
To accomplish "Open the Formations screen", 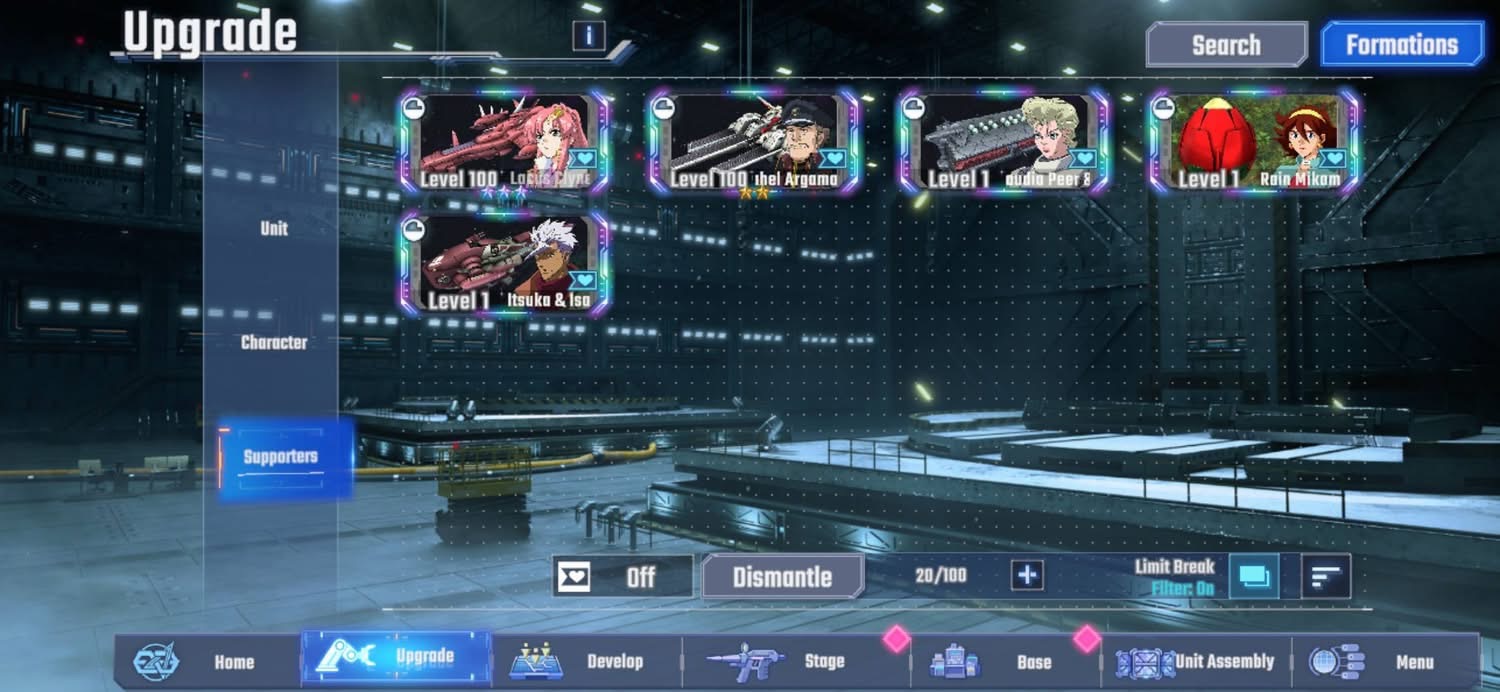I will (1401, 45).
